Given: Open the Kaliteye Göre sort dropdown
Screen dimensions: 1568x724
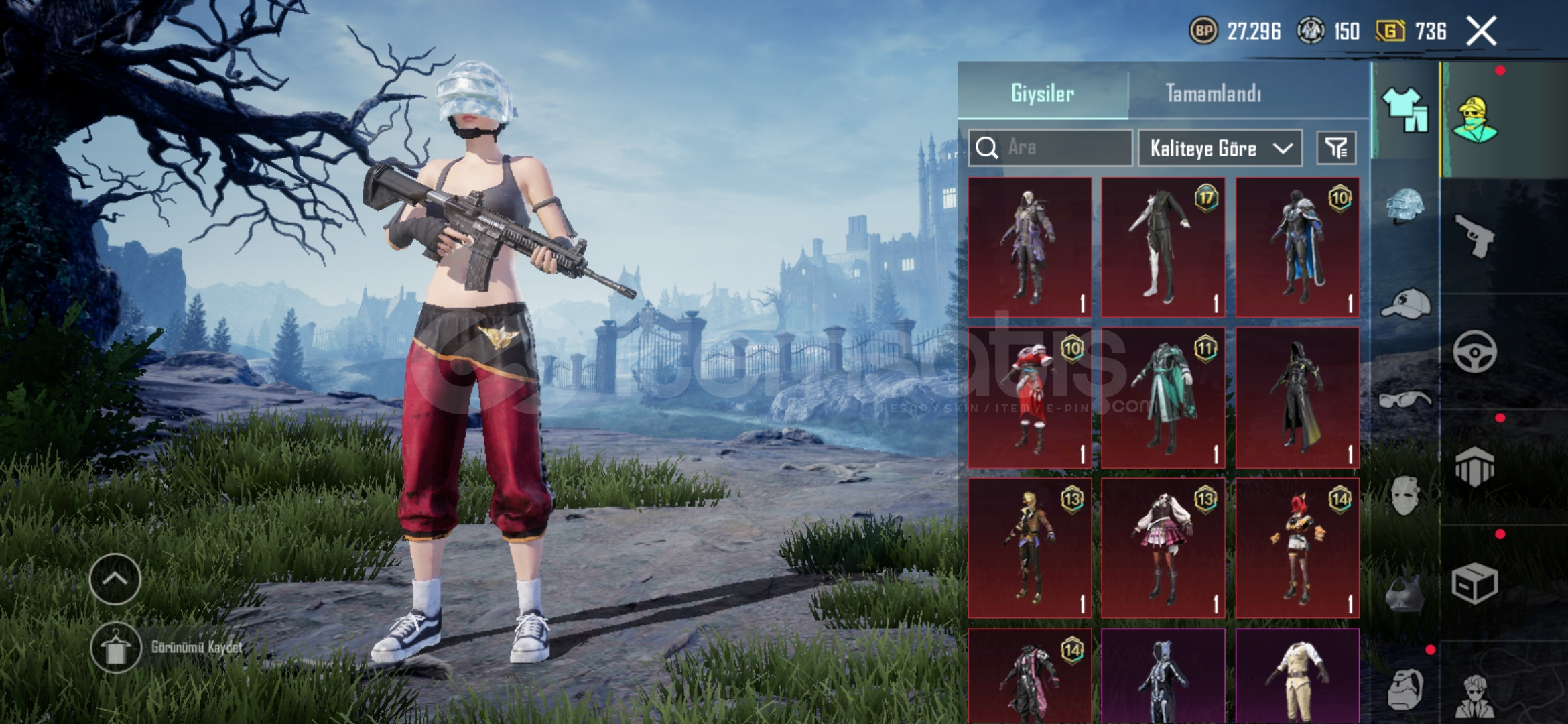Looking at the screenshot, I should [1220, 148].
